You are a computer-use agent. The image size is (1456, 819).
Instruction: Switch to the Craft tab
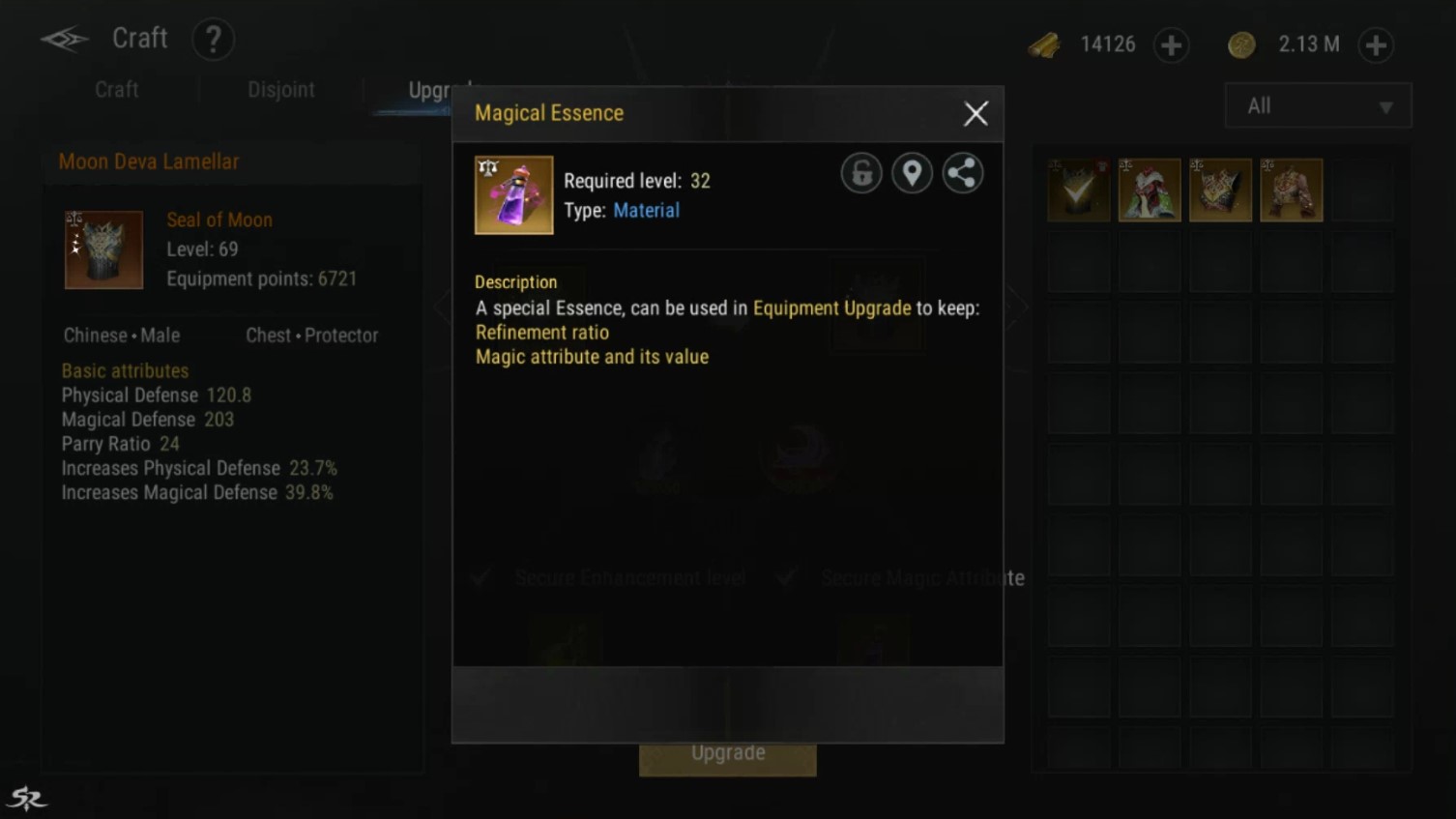point(116,90)
